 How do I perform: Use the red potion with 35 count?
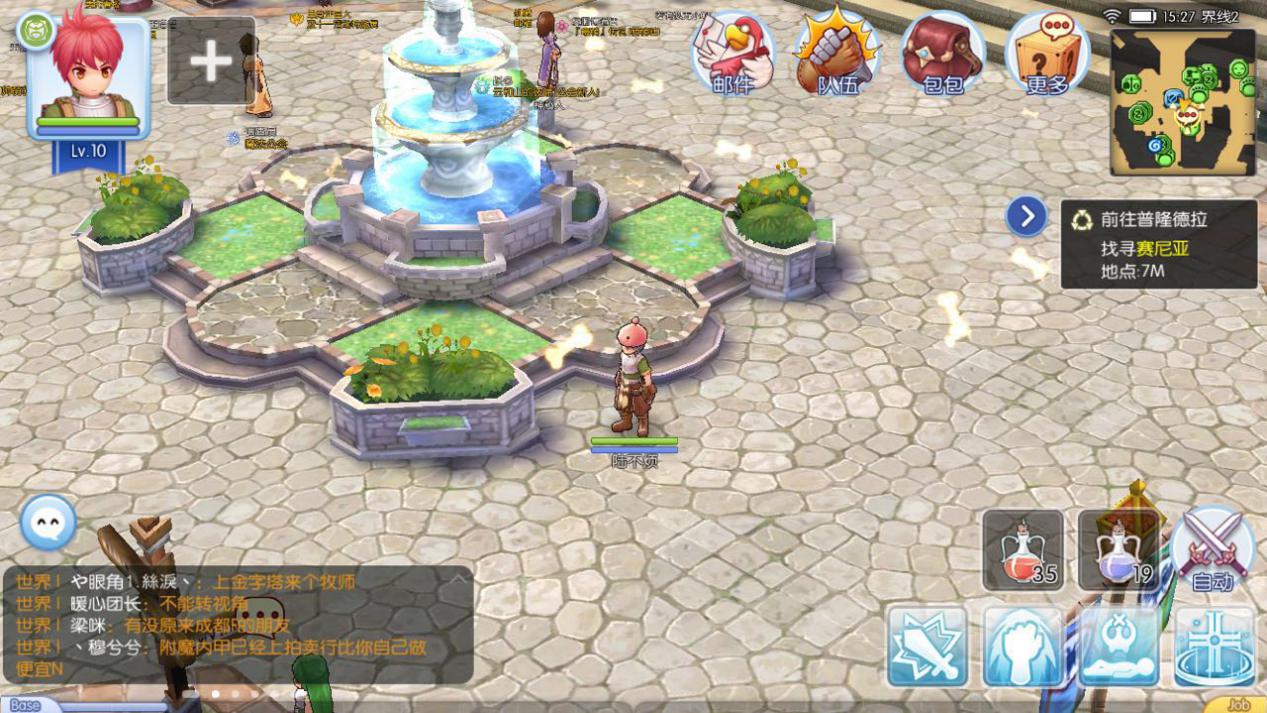1022,550
